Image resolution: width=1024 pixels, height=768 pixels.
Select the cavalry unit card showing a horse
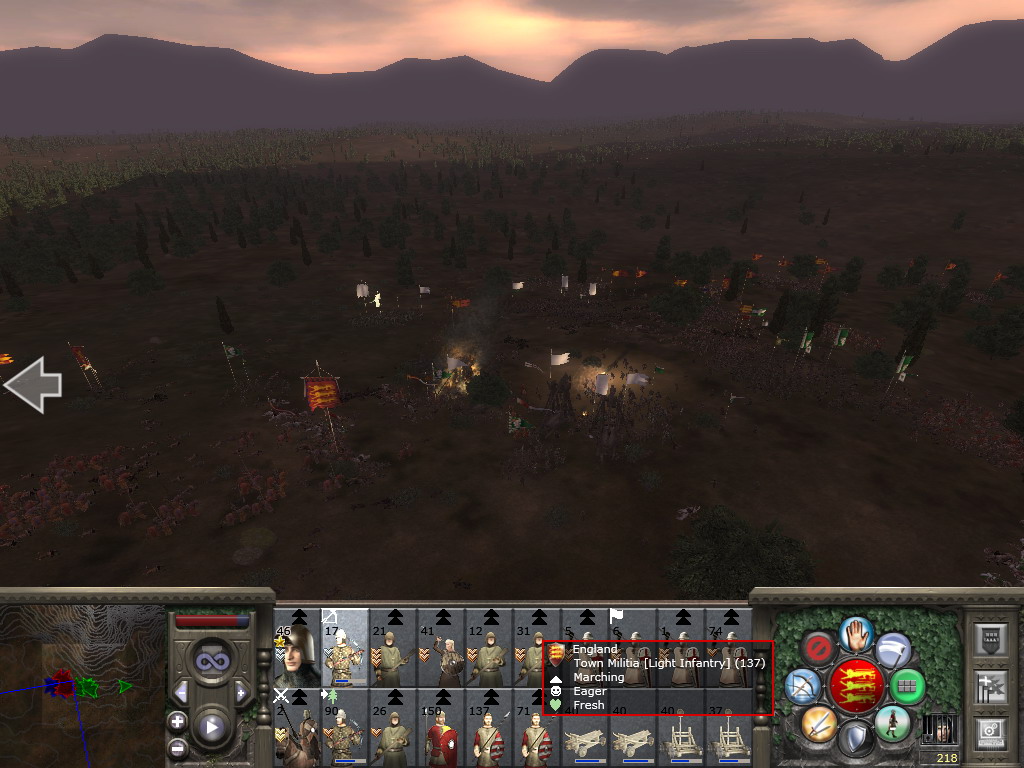pos(296,728)
